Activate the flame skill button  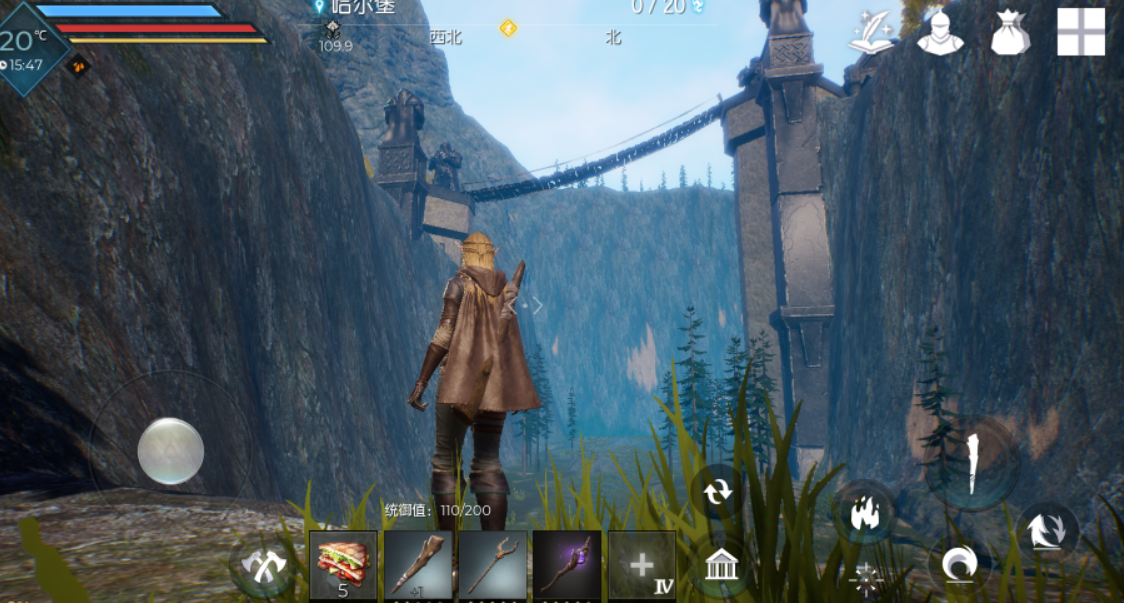tap(862, 514)
